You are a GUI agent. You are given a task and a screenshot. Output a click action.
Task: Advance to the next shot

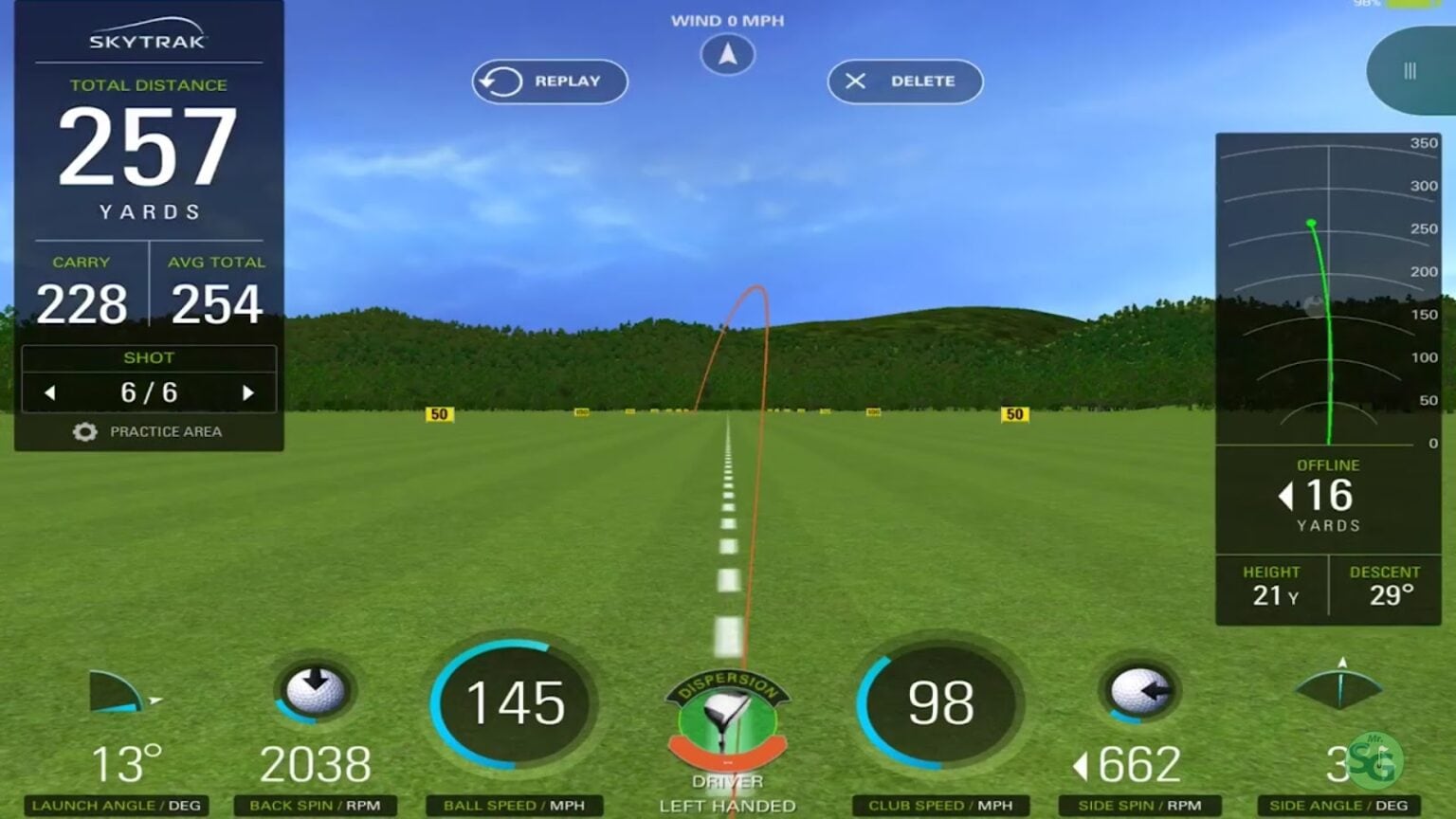click(x=249, y=391)
